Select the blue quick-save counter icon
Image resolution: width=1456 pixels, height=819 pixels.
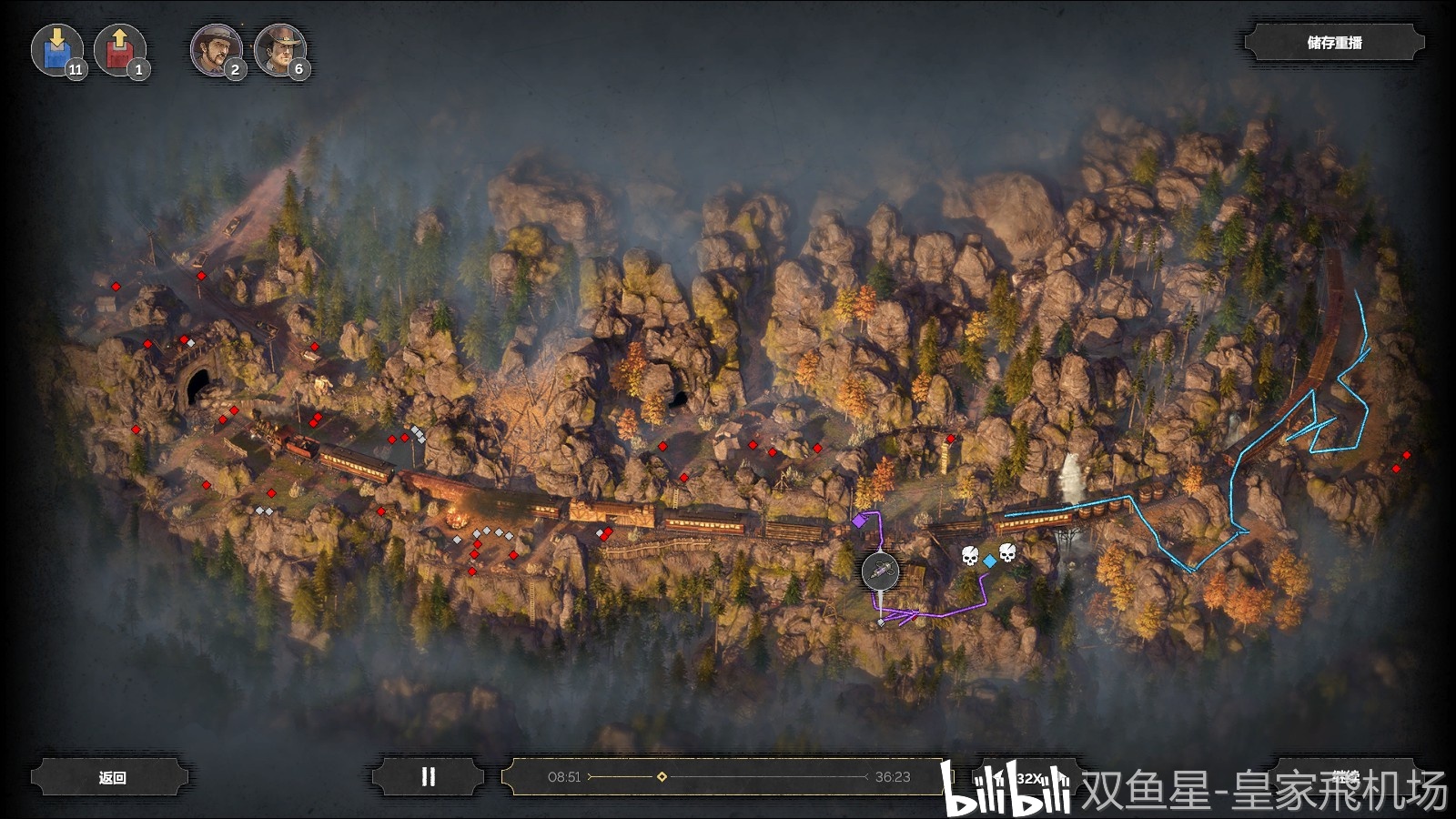point(56,49)
